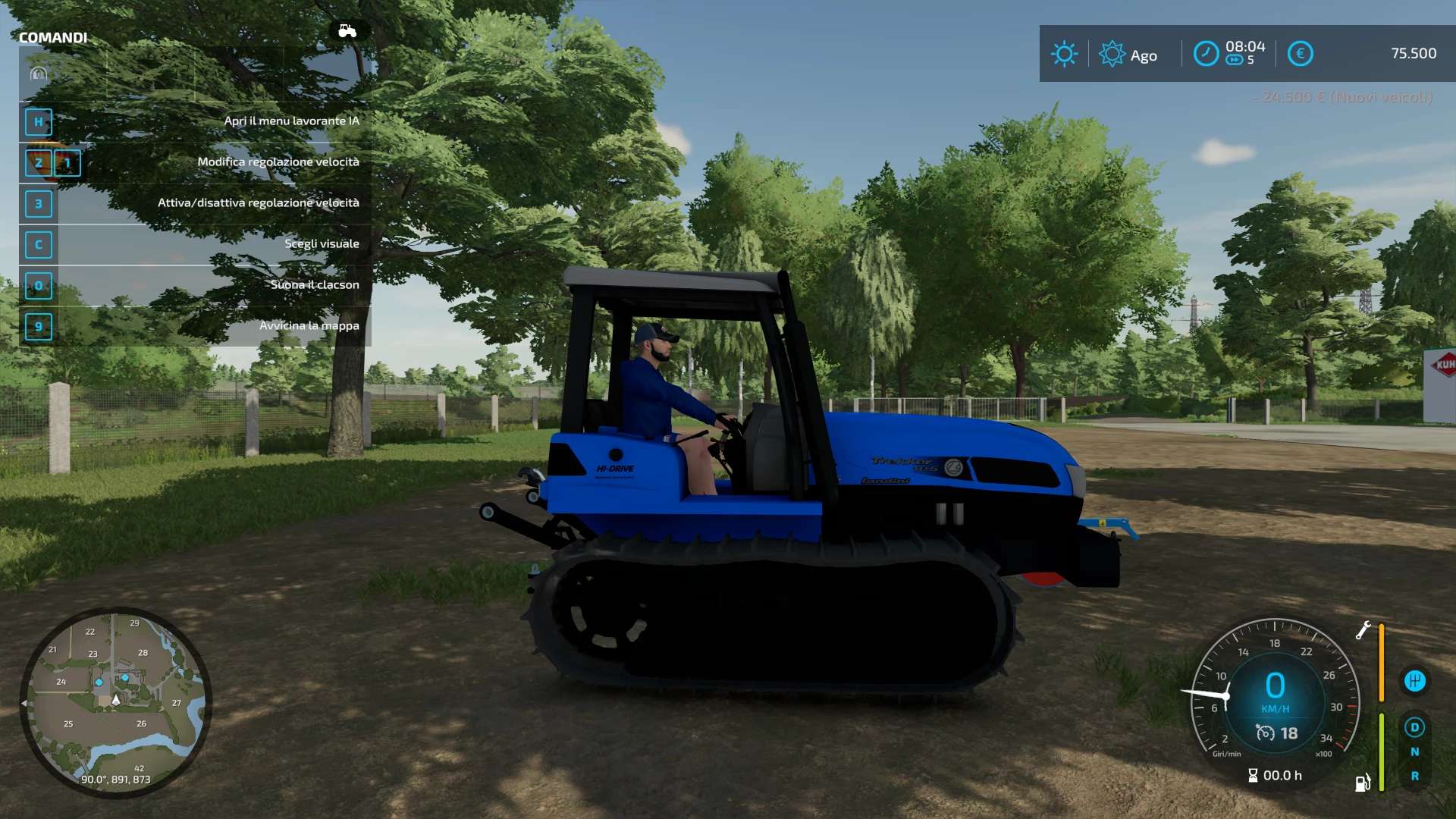
Task: Click the Ago season icon
Action: pyautogui.click(x=1112, y=54)
